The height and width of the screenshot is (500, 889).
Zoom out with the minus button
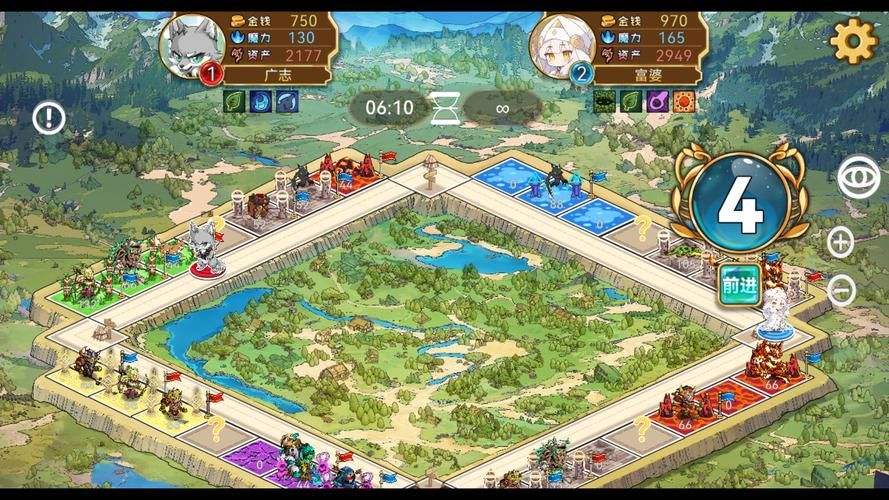pos(842,291)
